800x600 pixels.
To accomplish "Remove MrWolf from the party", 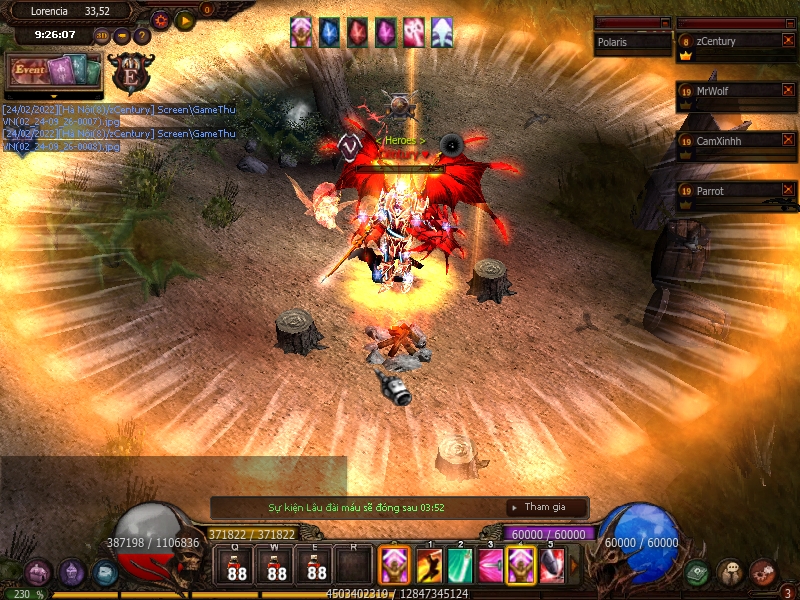I will coord(788,91).
